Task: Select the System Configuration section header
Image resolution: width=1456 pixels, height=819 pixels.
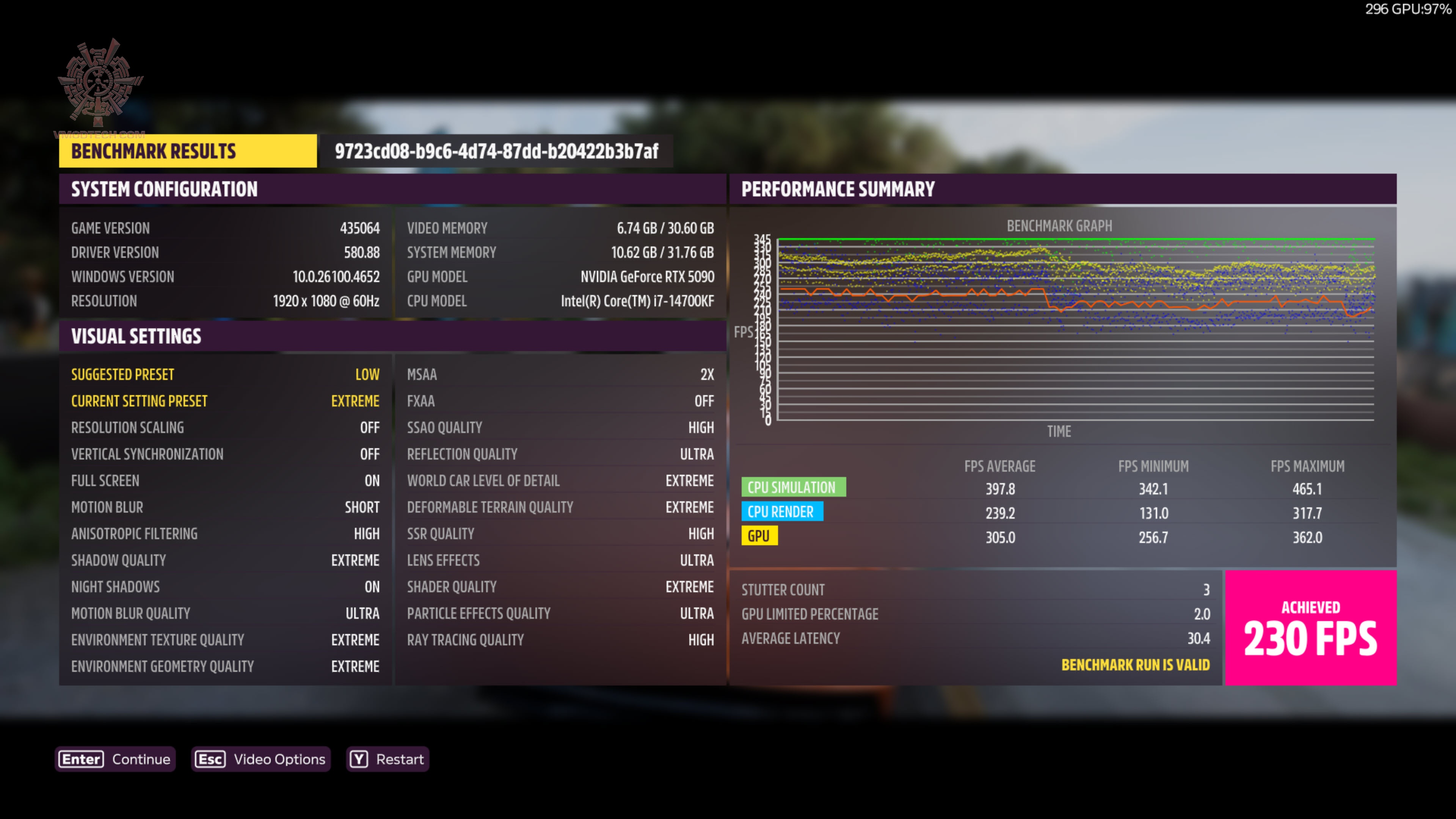Action: pos(164,189)
